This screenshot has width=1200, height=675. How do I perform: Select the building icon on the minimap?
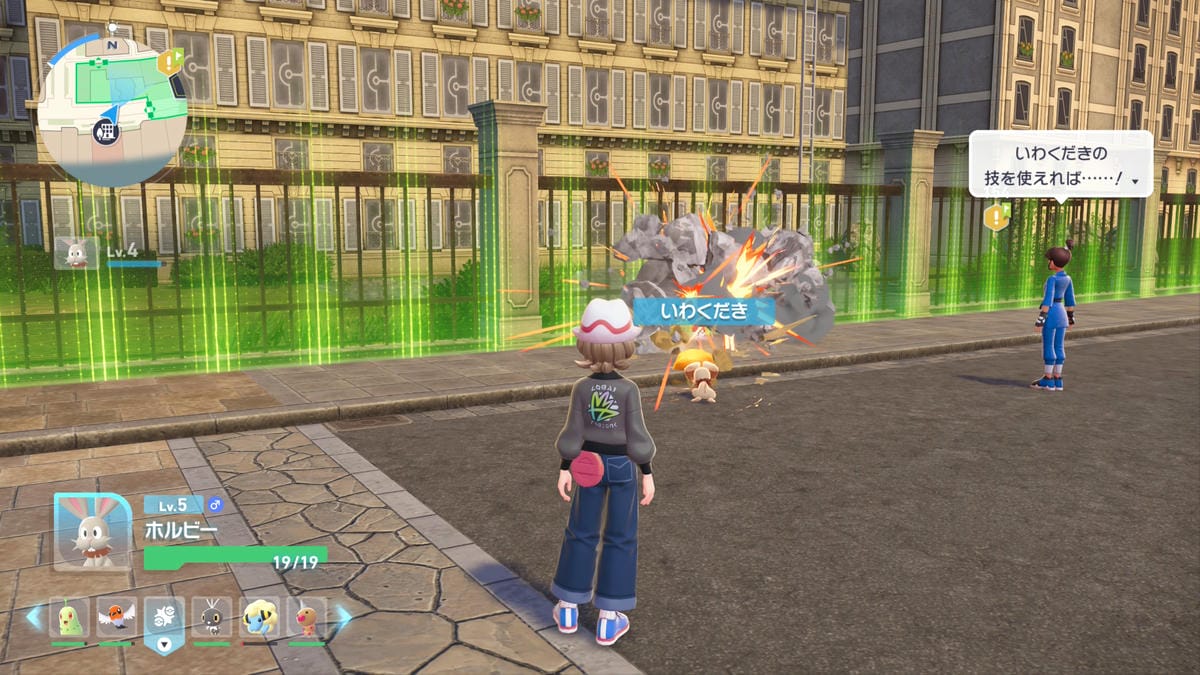(105, 130)
